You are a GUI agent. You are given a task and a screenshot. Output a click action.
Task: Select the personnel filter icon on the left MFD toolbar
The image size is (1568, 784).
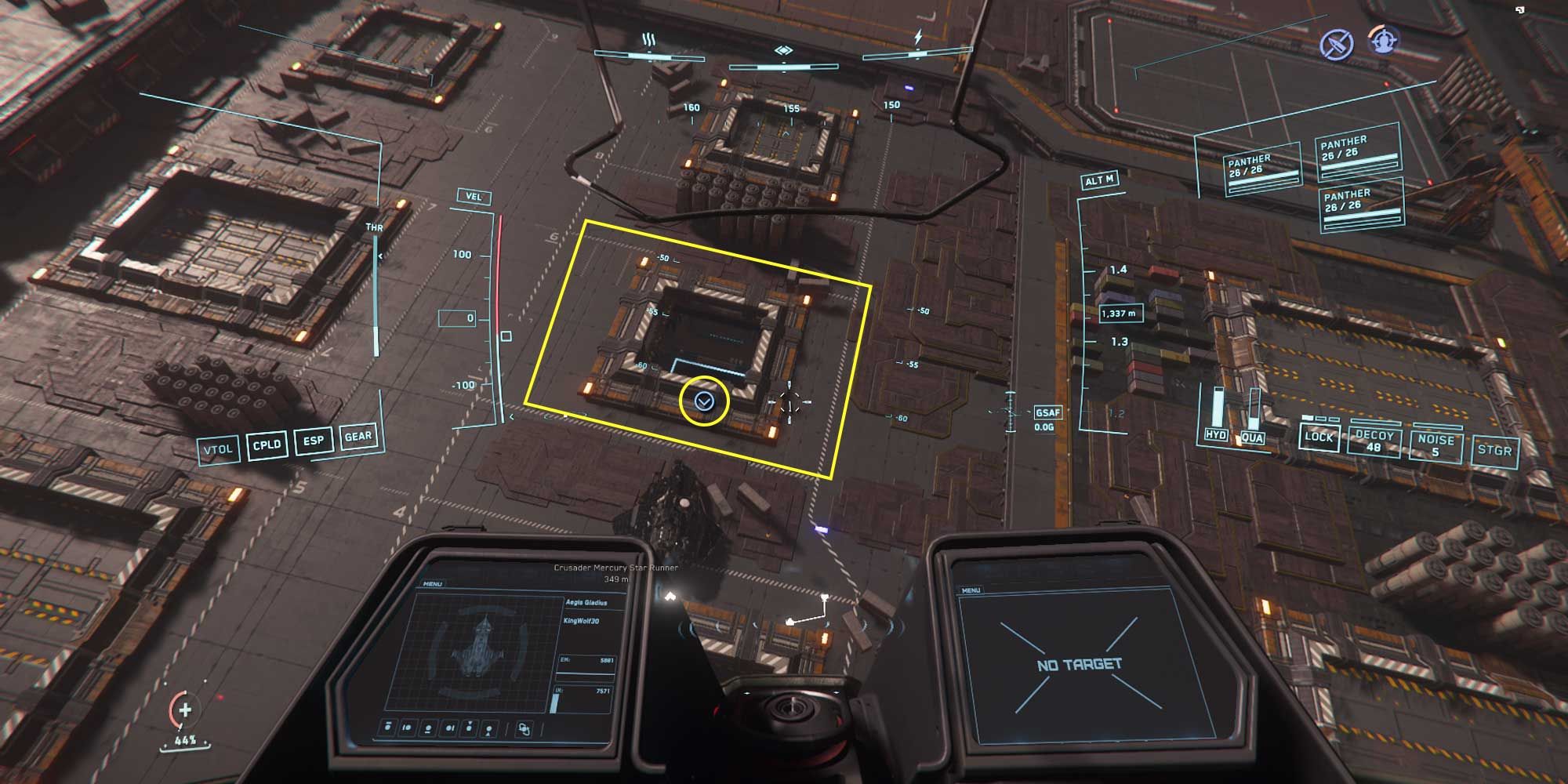point(488,731)
